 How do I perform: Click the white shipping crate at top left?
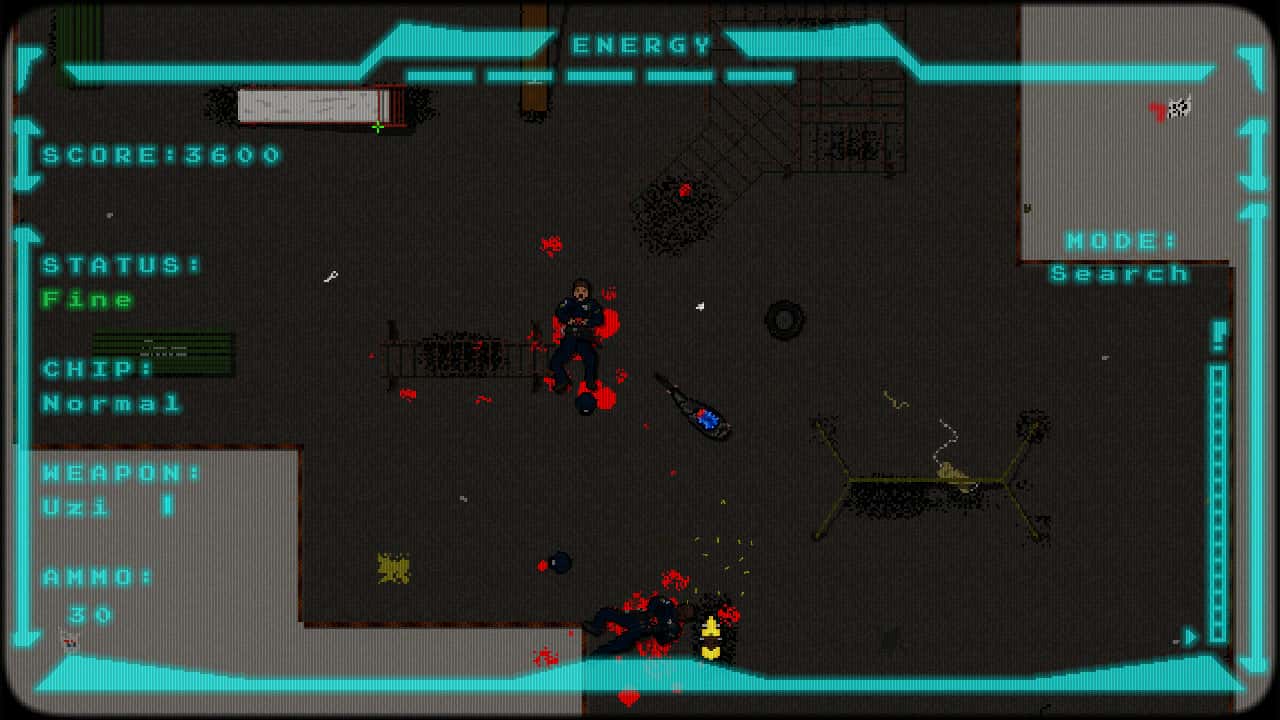[310, 105]
